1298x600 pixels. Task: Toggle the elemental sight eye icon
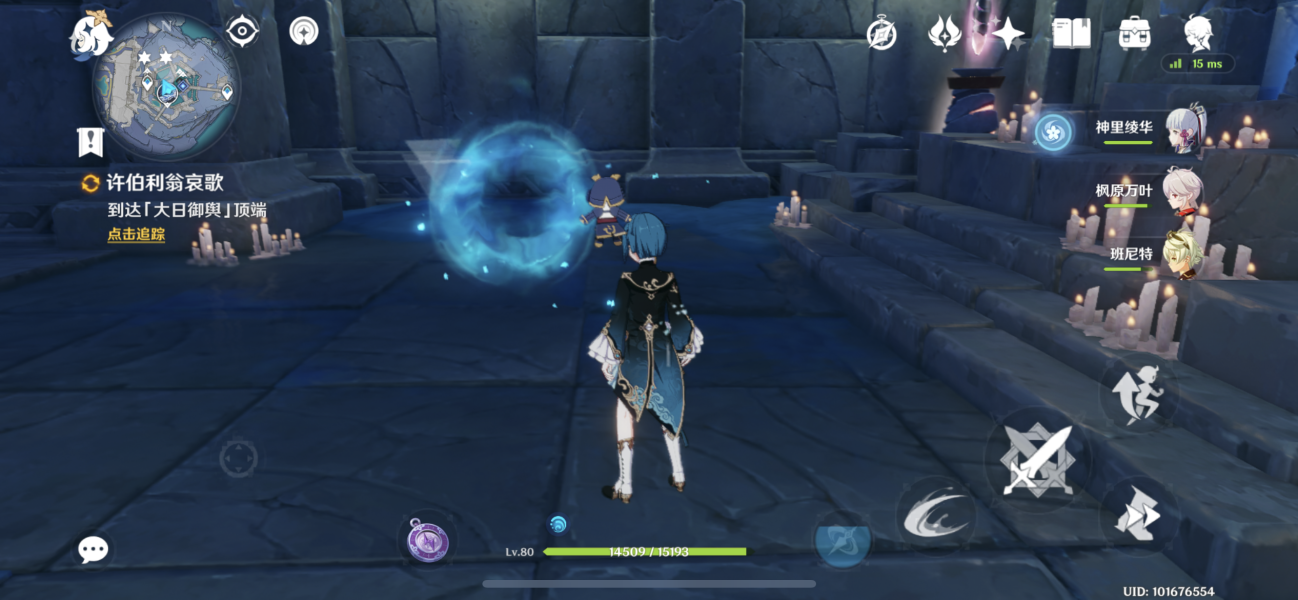242,32
